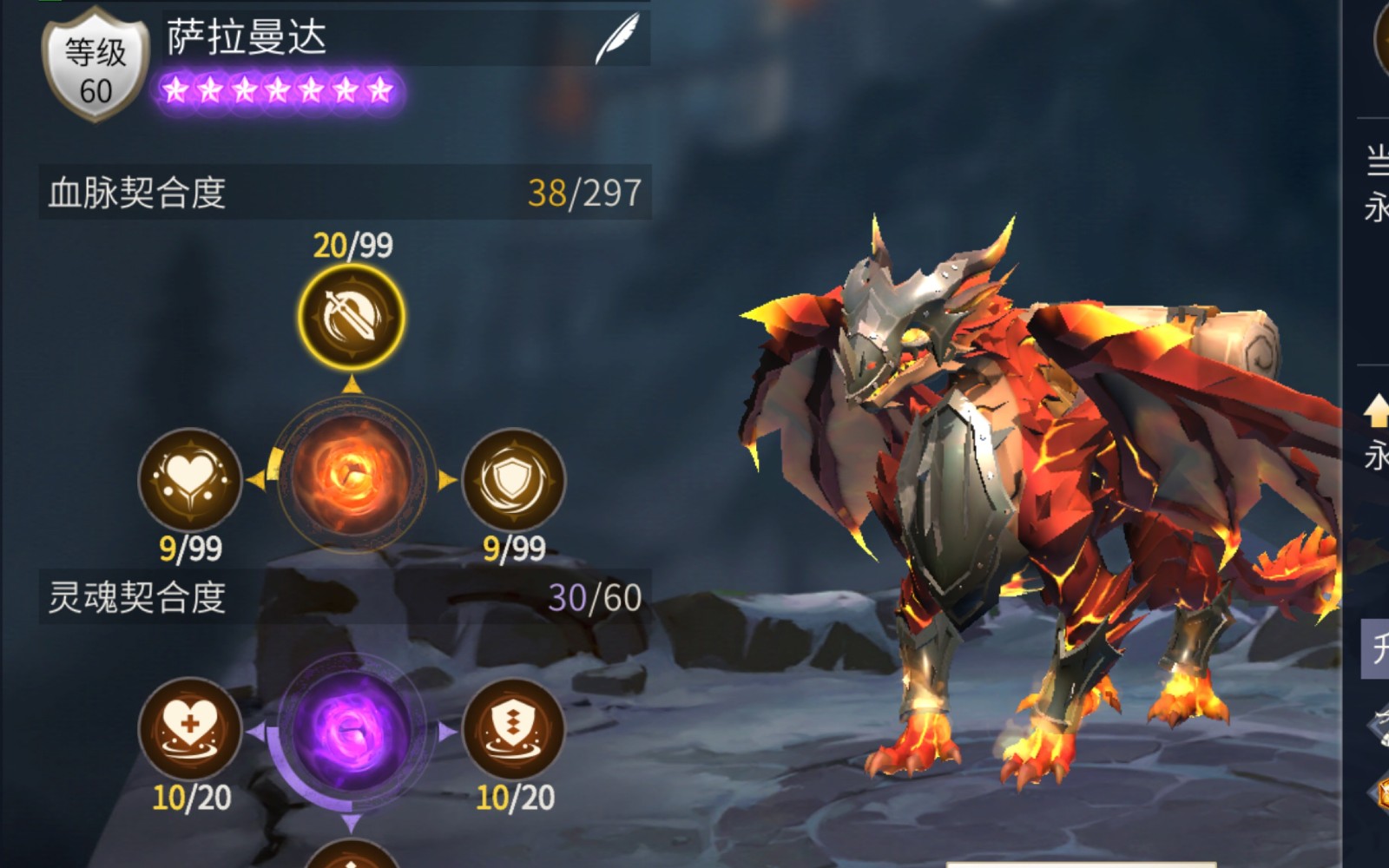Open the purple soul core orb
This screenshot has width=1389, height=868.
point(351,730)
